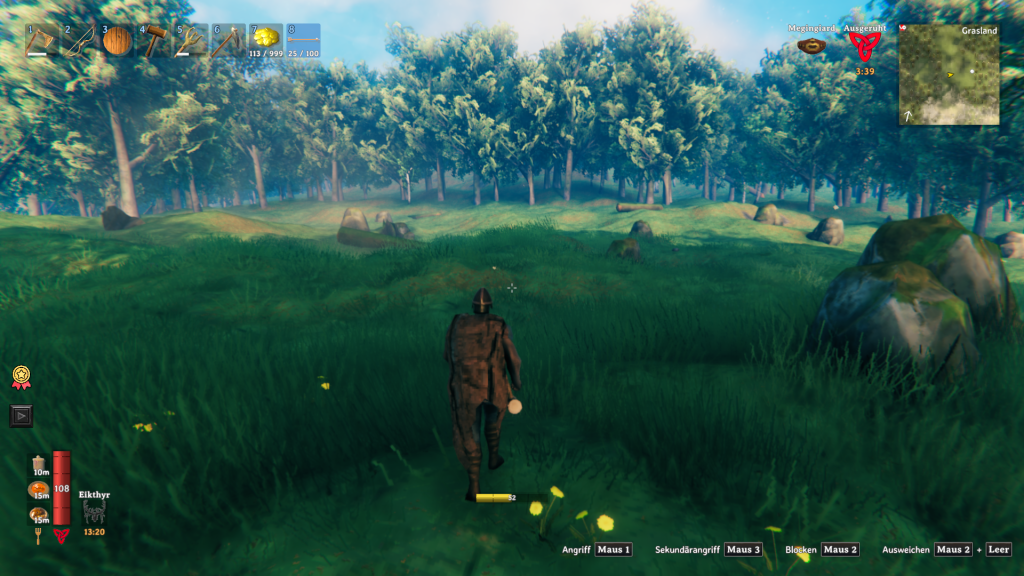
Task: Click the yellow ore stack slot
Action: tap(266, 40)
